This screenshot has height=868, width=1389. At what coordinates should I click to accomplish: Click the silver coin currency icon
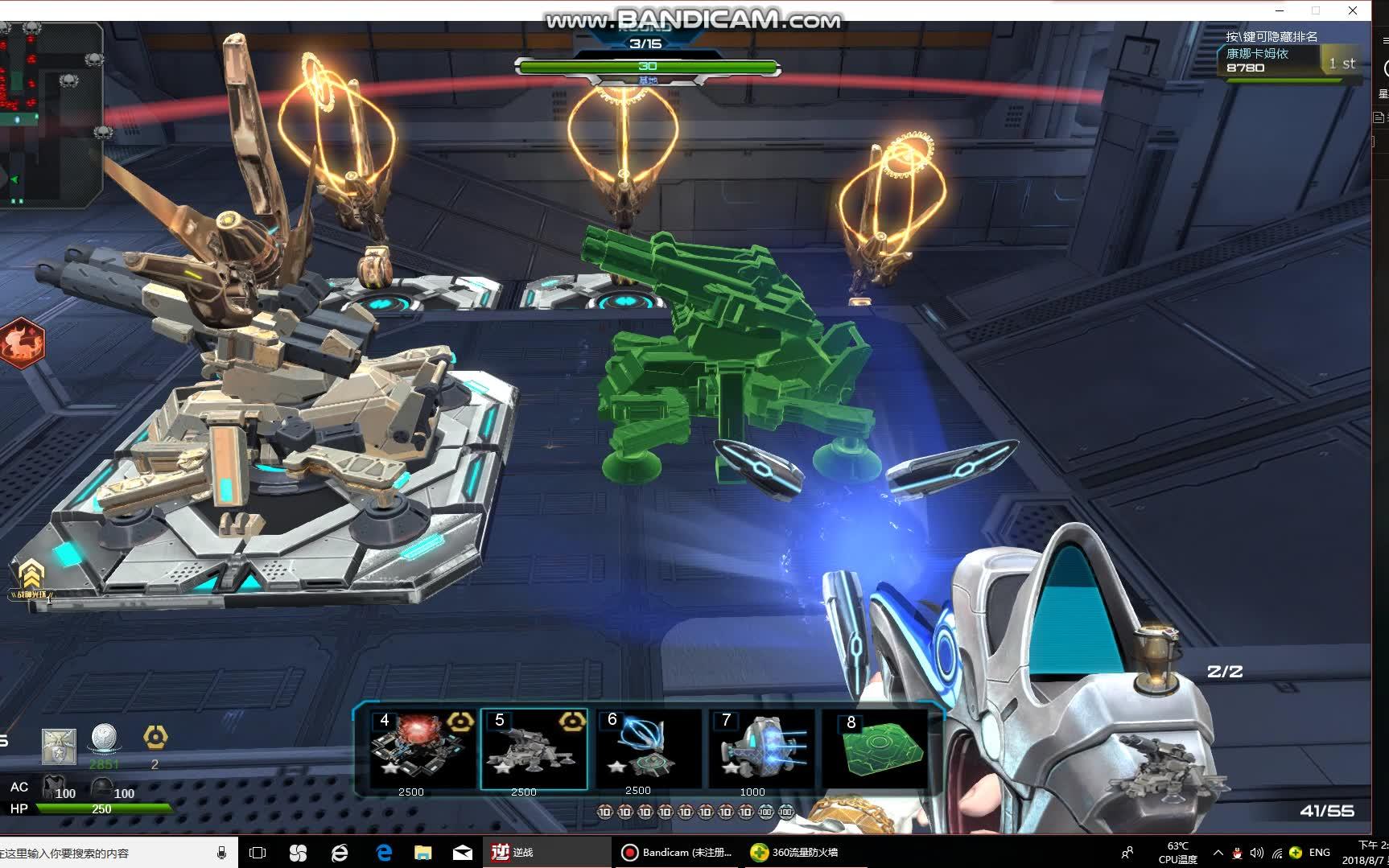104,738
